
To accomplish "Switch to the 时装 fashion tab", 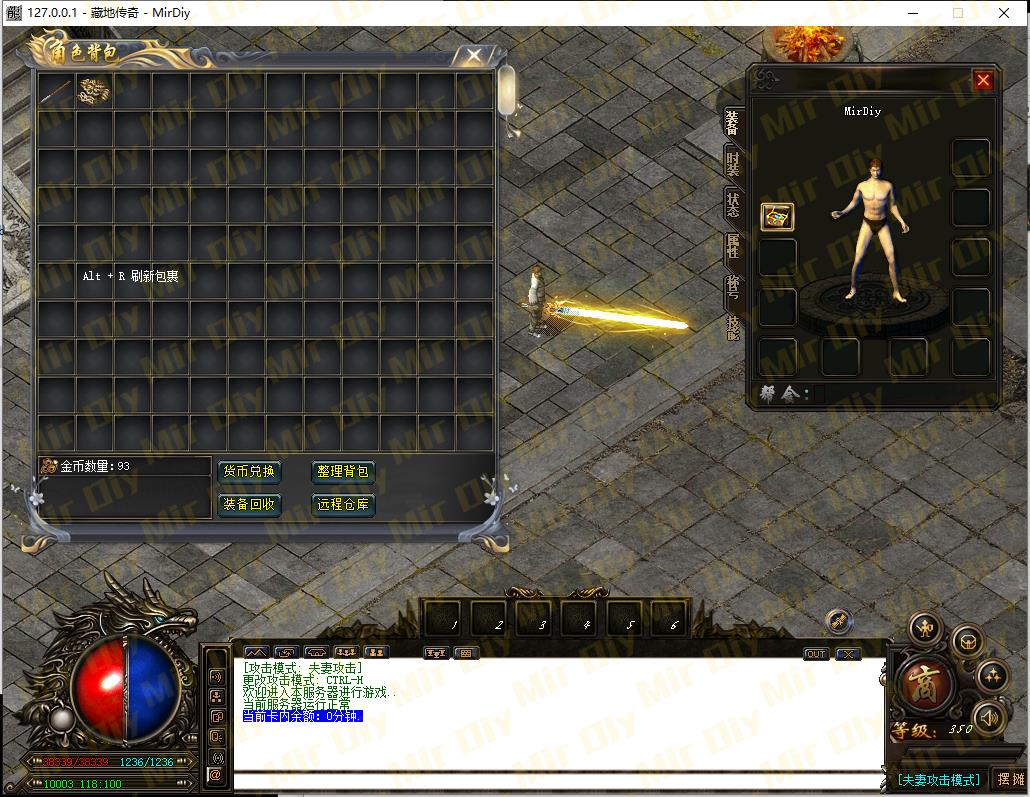I will (x=733, y=162).
